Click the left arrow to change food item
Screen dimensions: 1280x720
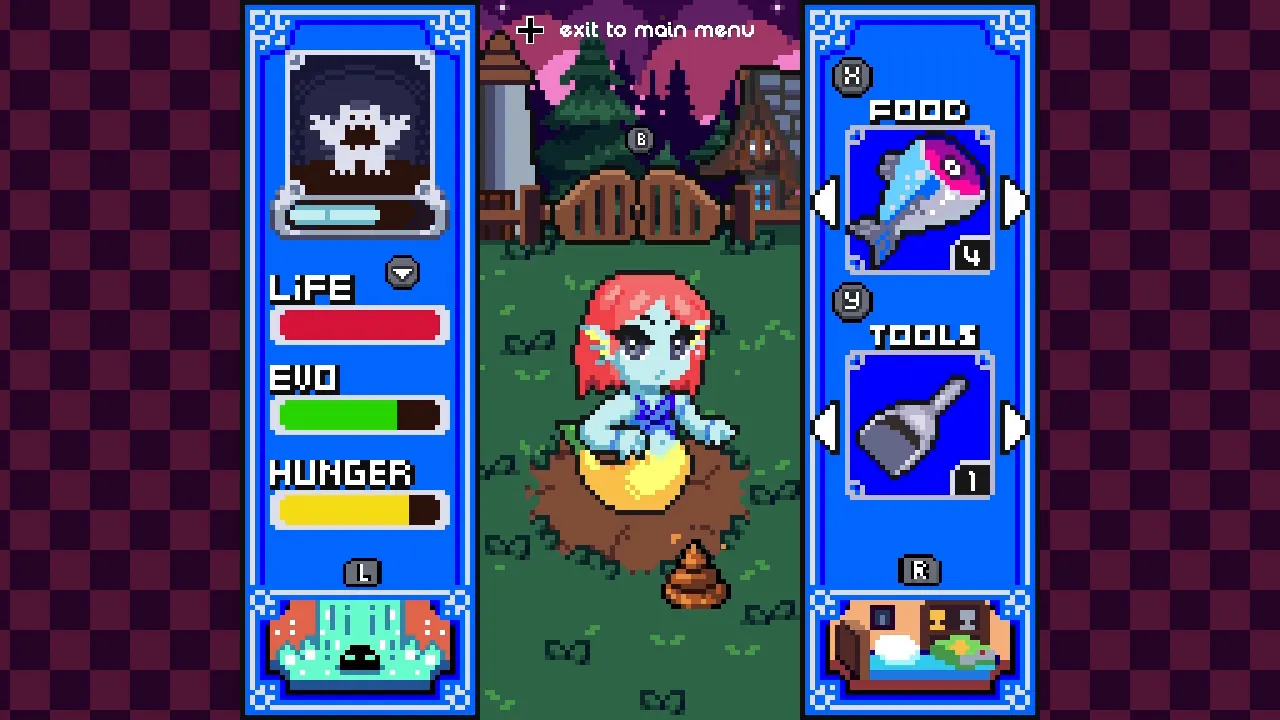point(824,203)
